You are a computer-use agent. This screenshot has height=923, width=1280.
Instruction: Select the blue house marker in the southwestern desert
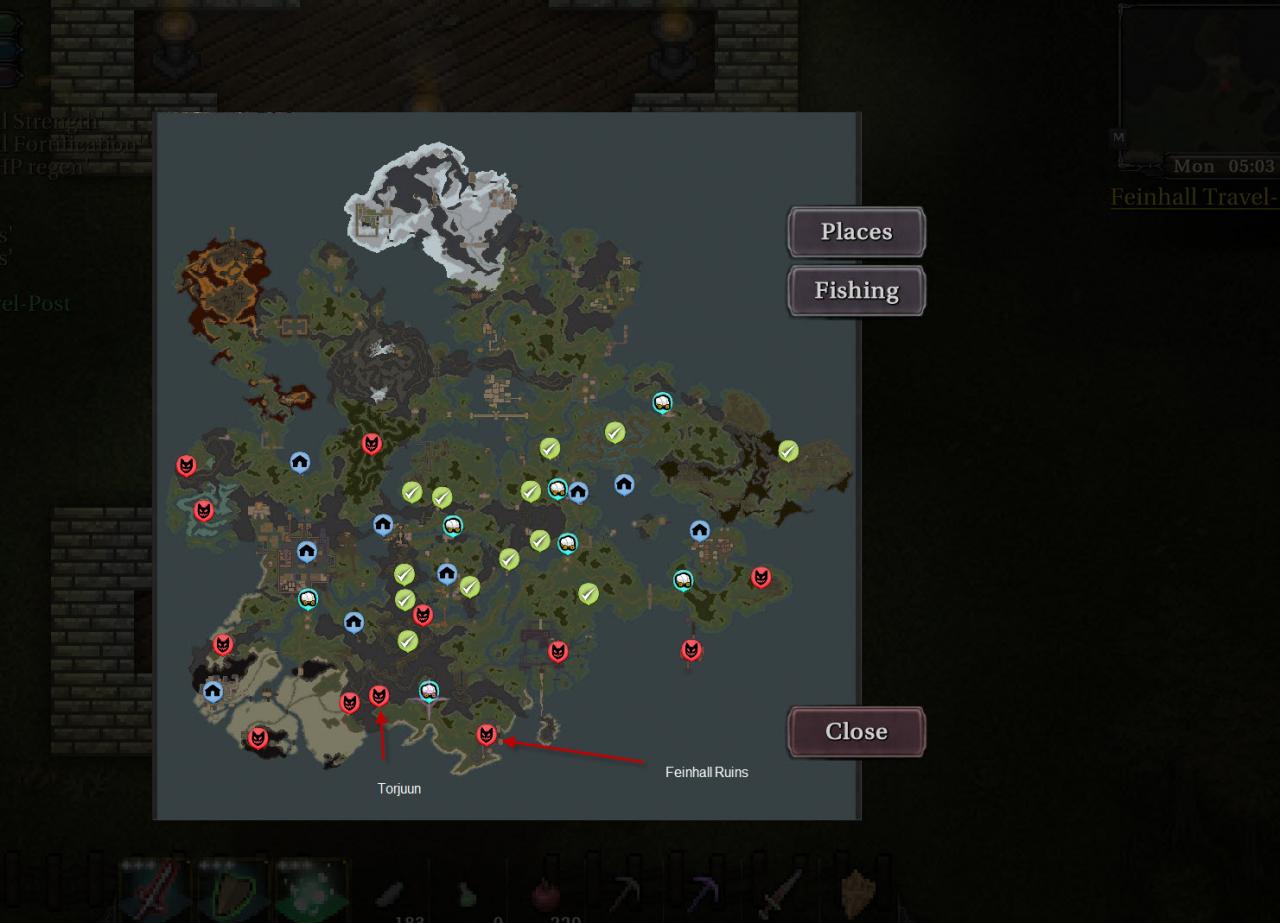tap(213, 691)
